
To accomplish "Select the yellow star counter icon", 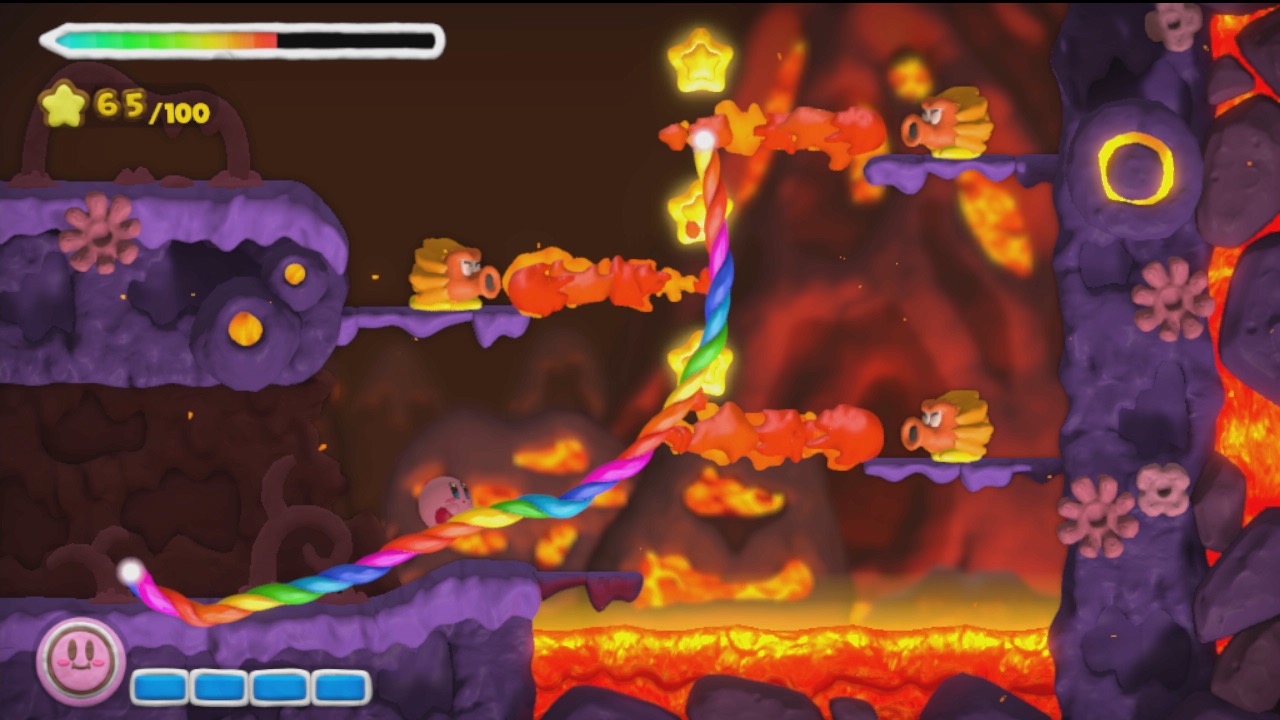I will (x=63, y=104).
